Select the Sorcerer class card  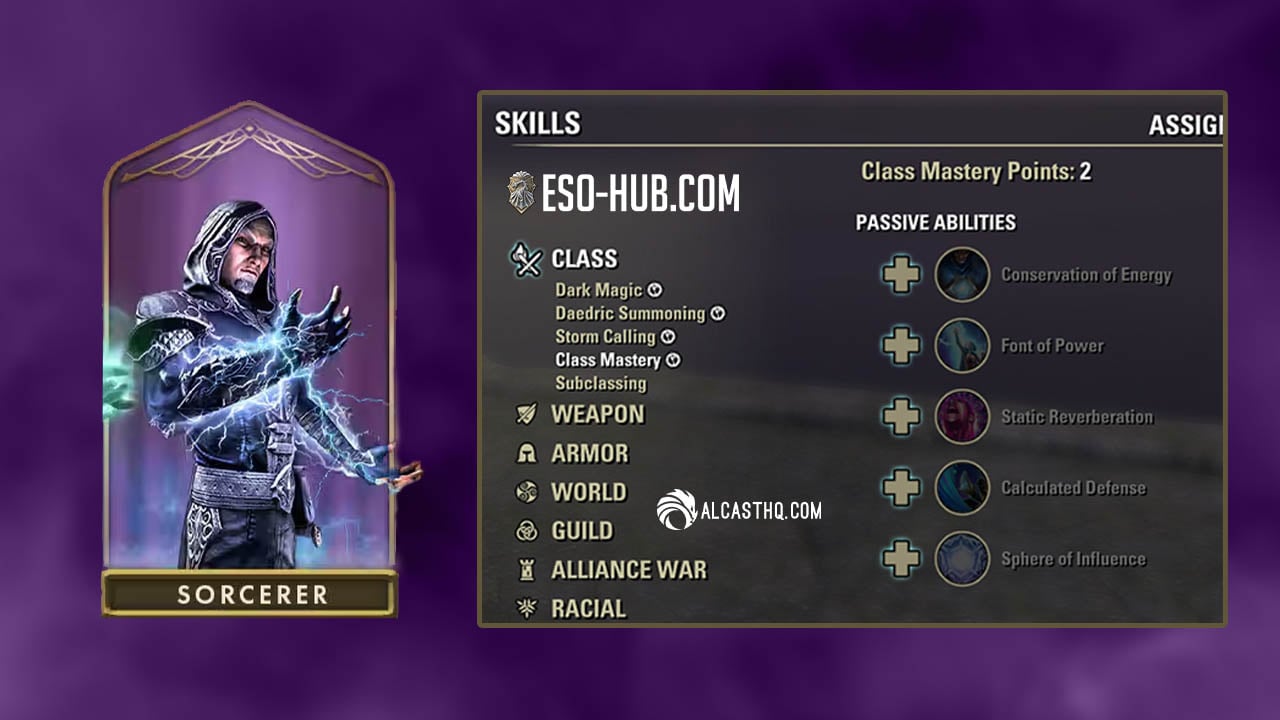point(250,360)
